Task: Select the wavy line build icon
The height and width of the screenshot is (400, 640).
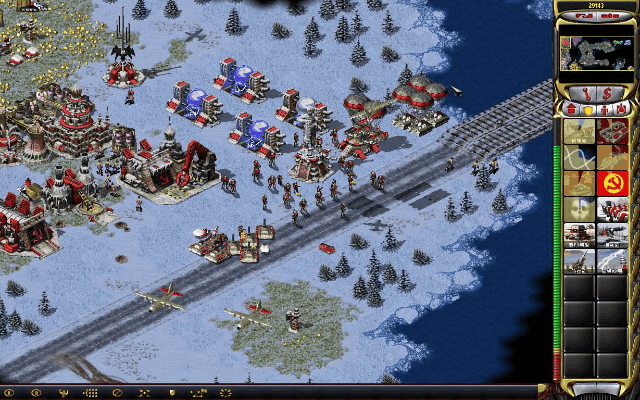Action: click(x=580, y=157)
